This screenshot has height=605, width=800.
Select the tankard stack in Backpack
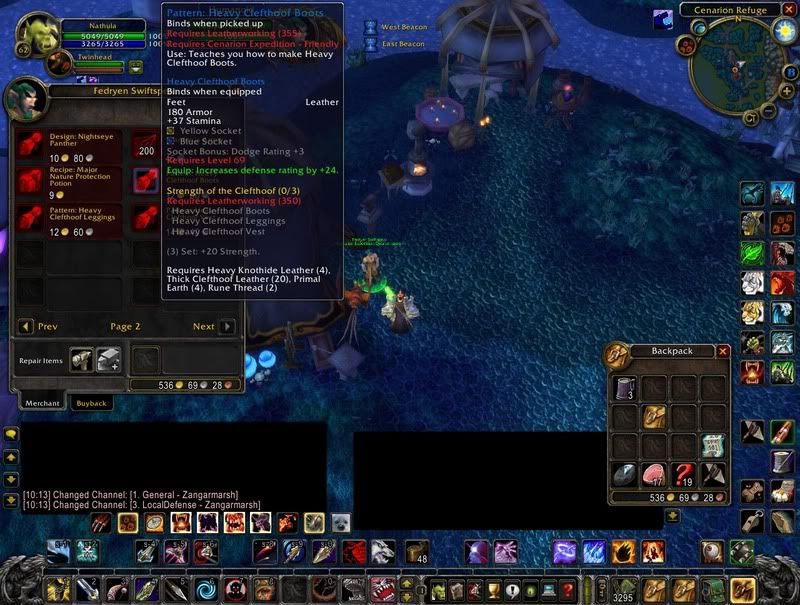(625, 388)
